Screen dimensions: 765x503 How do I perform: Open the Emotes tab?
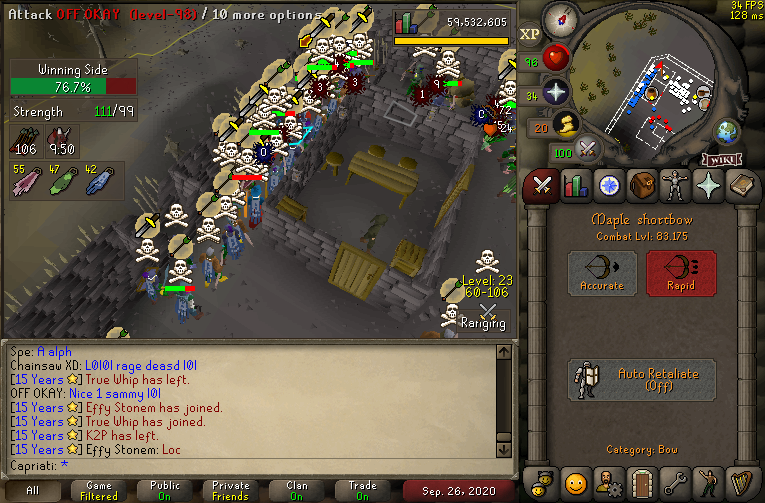pos(707,482)
